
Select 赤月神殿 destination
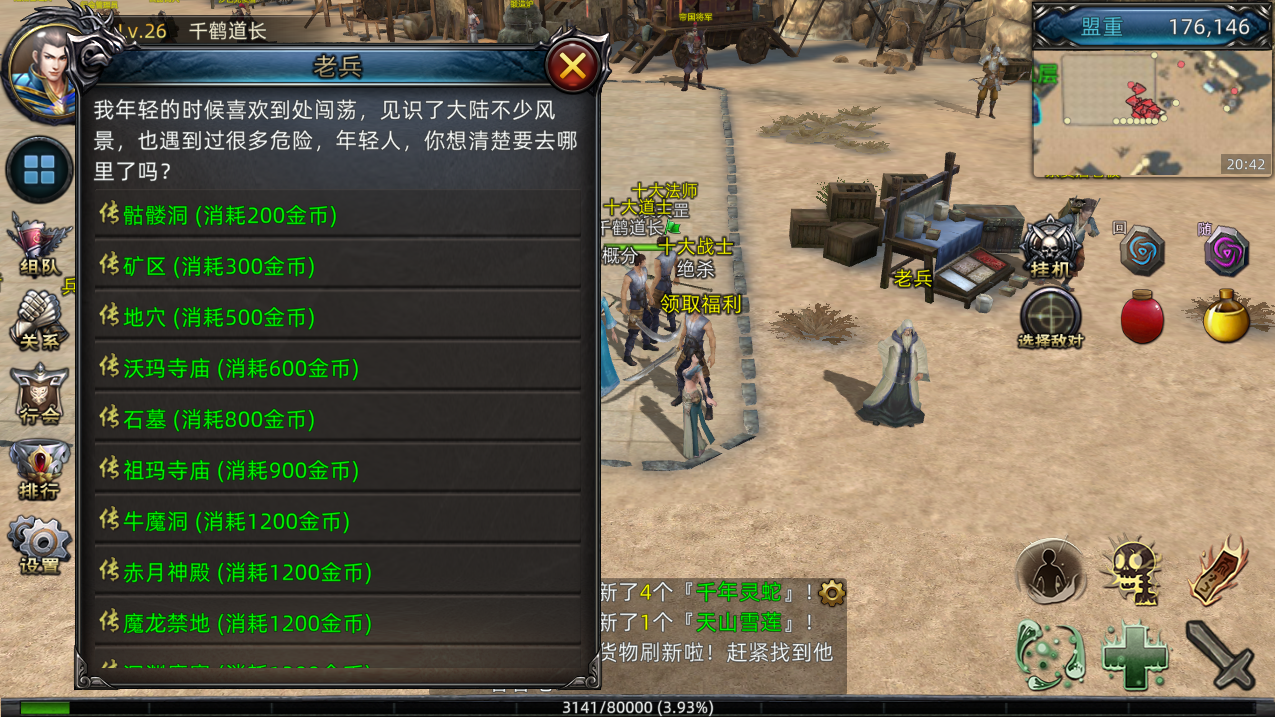(x=247, y=572)
